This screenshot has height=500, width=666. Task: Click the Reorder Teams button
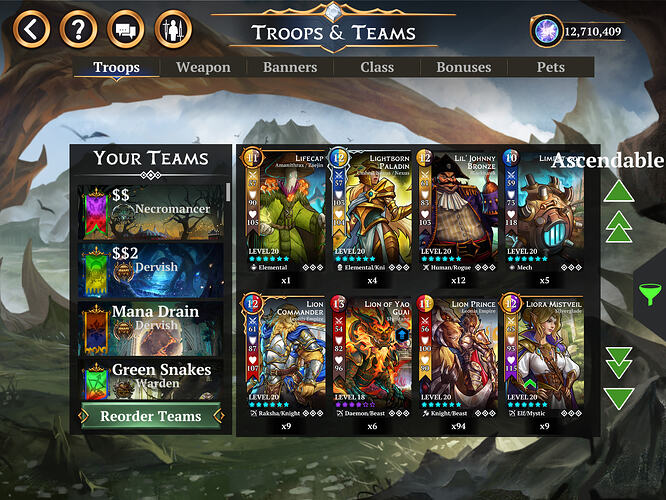[x=150, y=416]
